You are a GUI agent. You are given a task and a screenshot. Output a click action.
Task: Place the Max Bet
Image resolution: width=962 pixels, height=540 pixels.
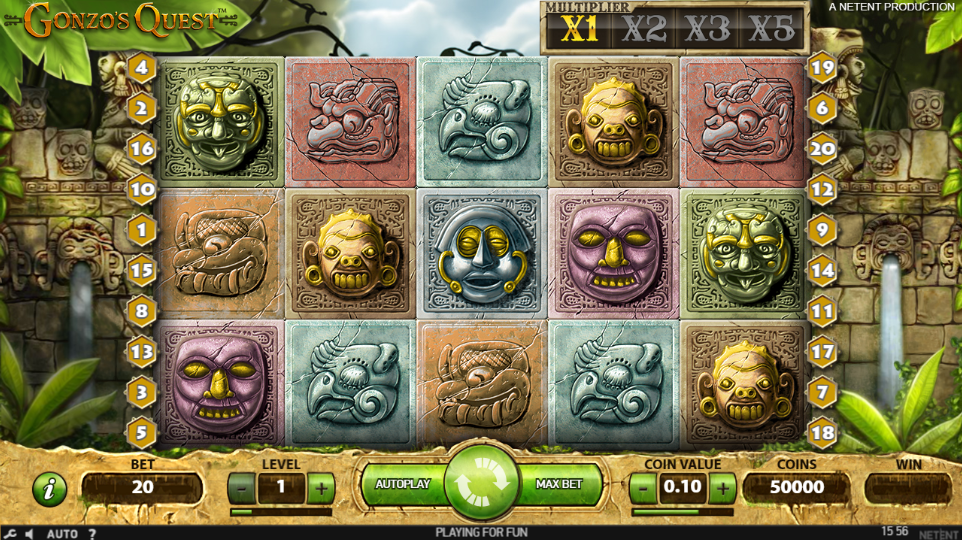coord(560,484)
